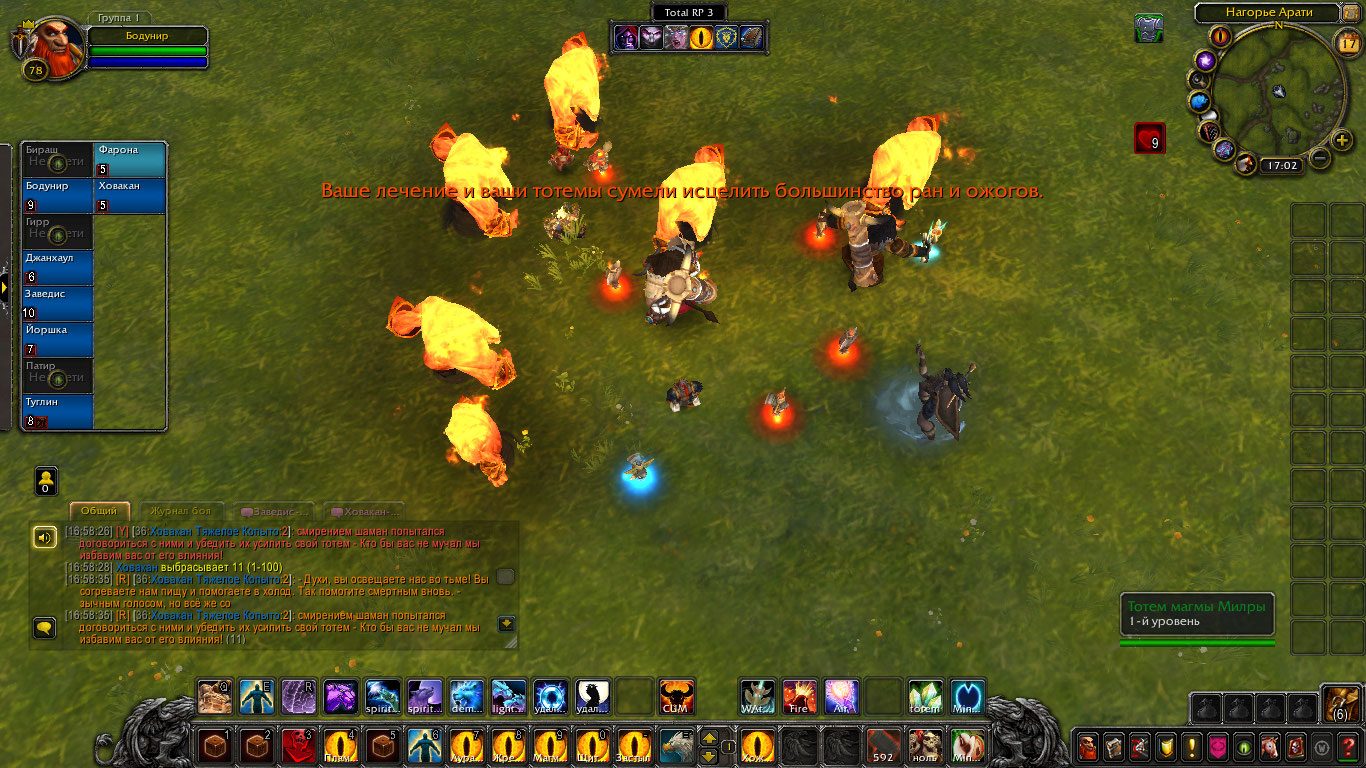Click the red heart icon showing 9
The image size is (1366, 768).
1149,138
